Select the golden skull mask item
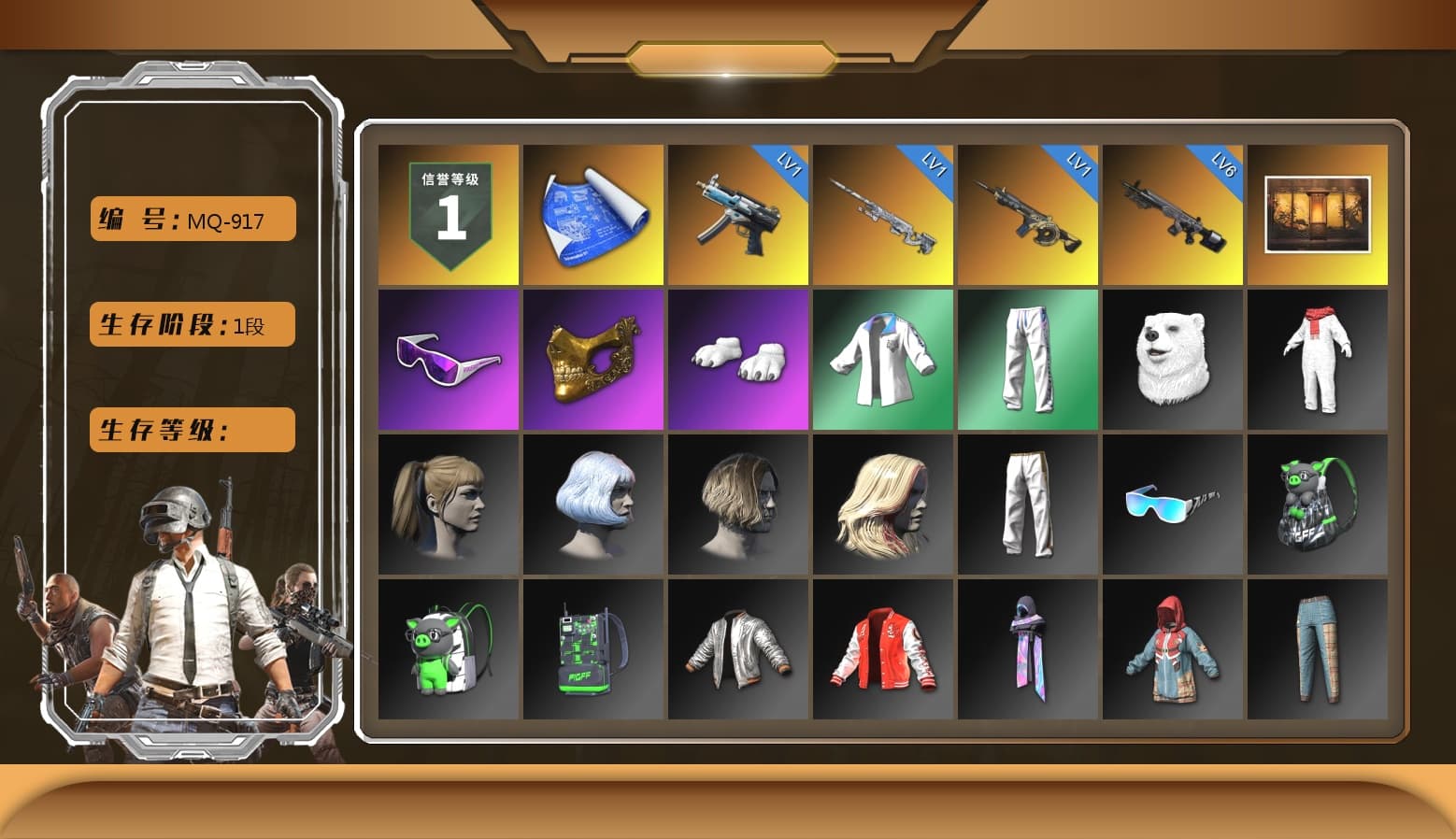 point(592,360)
